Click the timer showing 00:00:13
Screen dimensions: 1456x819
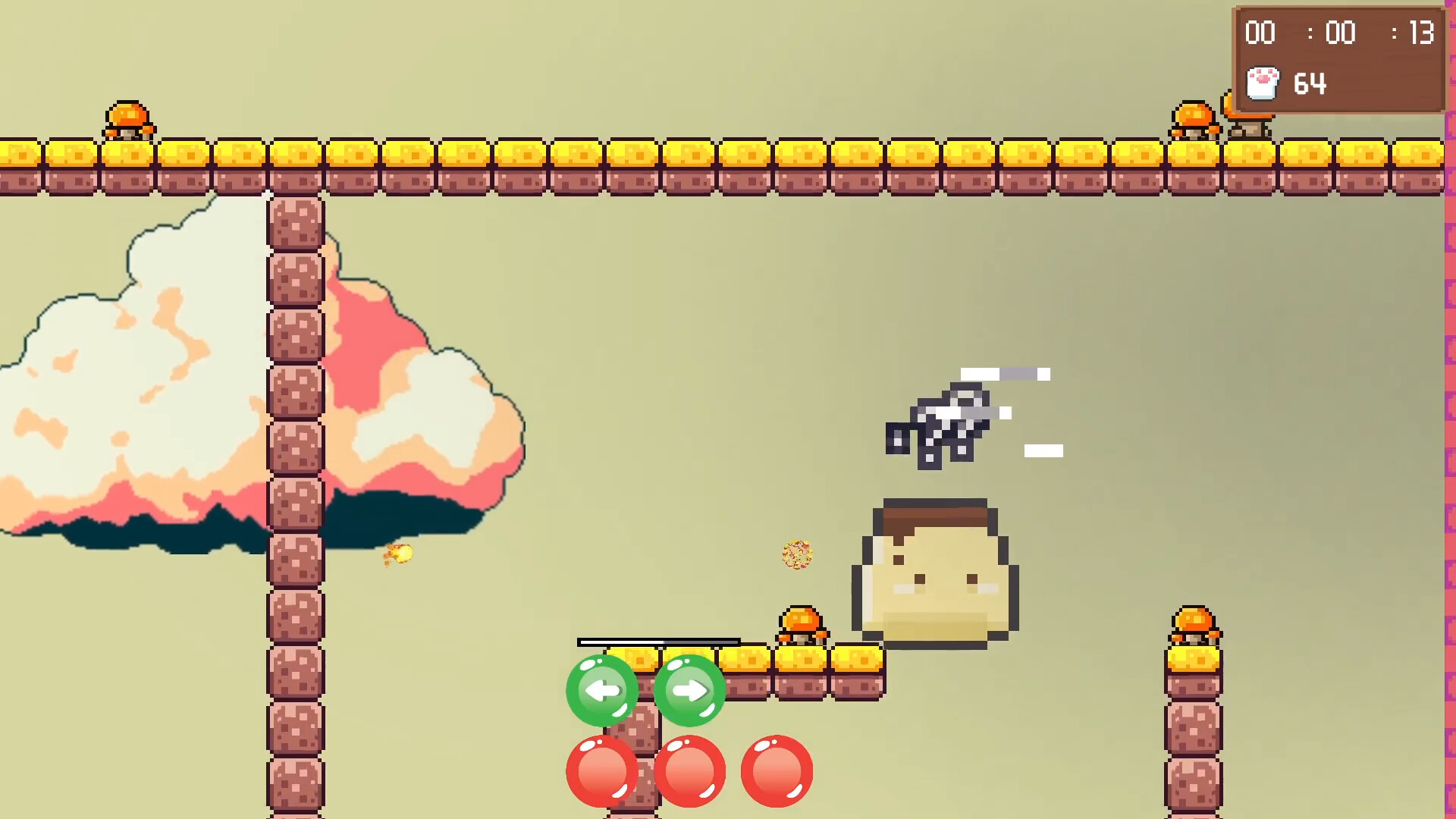pos(1340,33)
